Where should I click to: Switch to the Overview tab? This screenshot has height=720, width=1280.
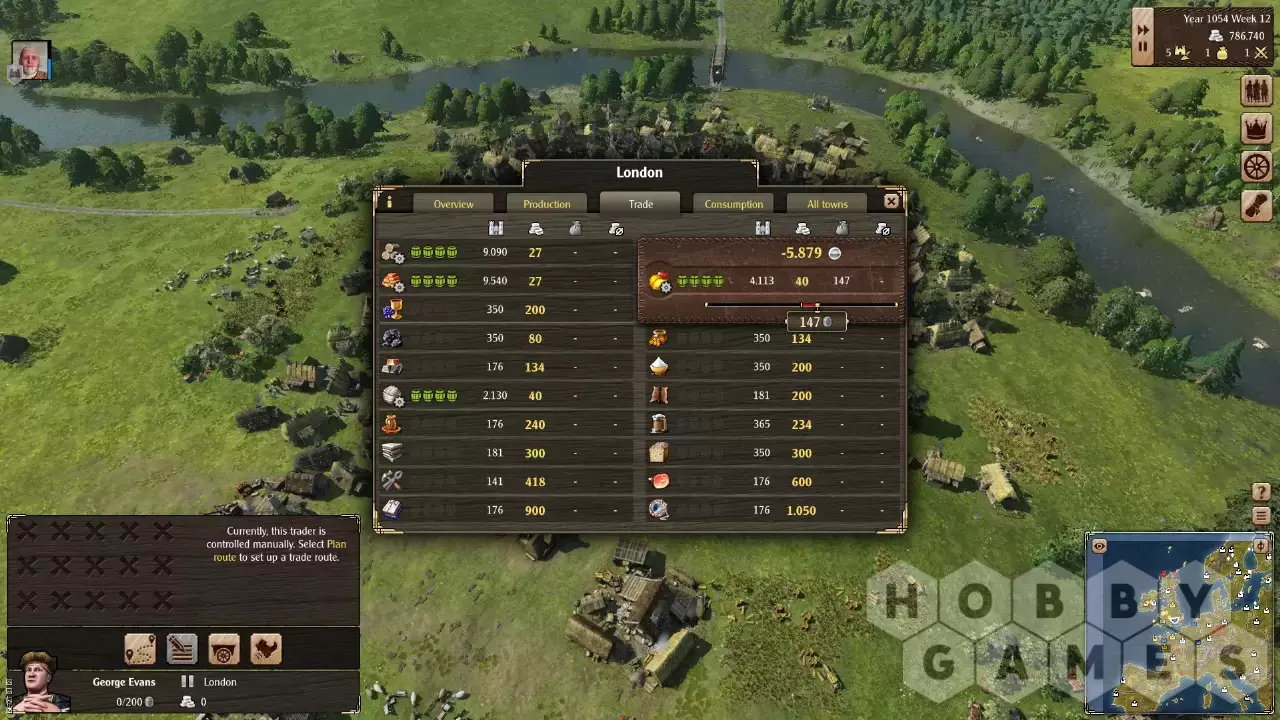pyautogui.click(x=453, y=204)
